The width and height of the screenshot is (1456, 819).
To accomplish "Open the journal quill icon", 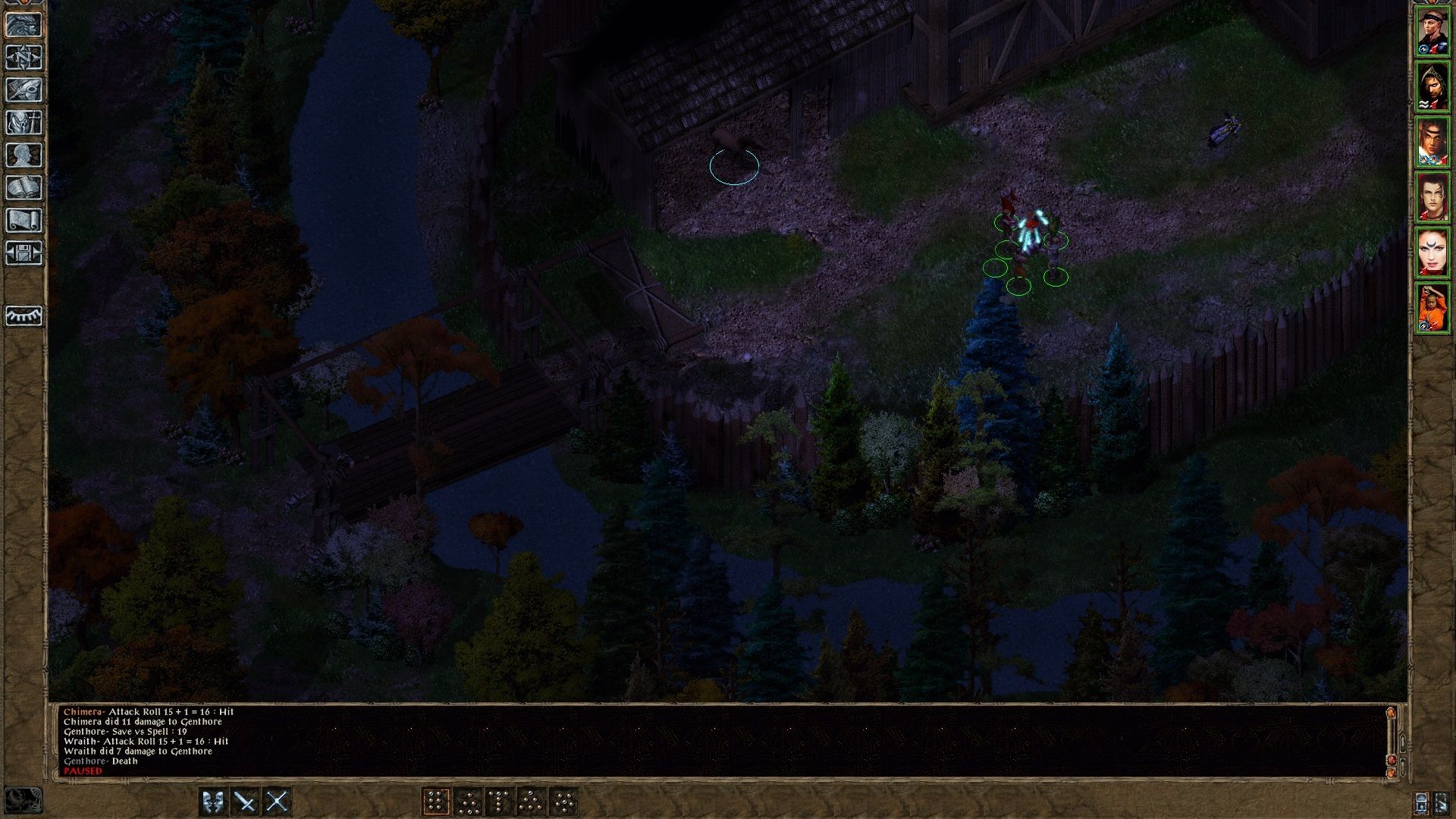I will 24,89.
